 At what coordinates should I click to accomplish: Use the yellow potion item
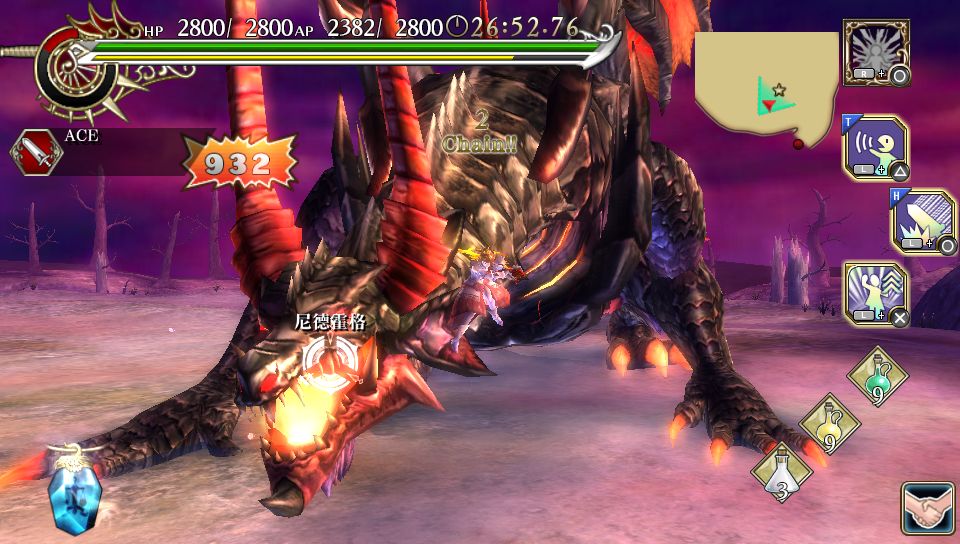[x=830, y=424]
